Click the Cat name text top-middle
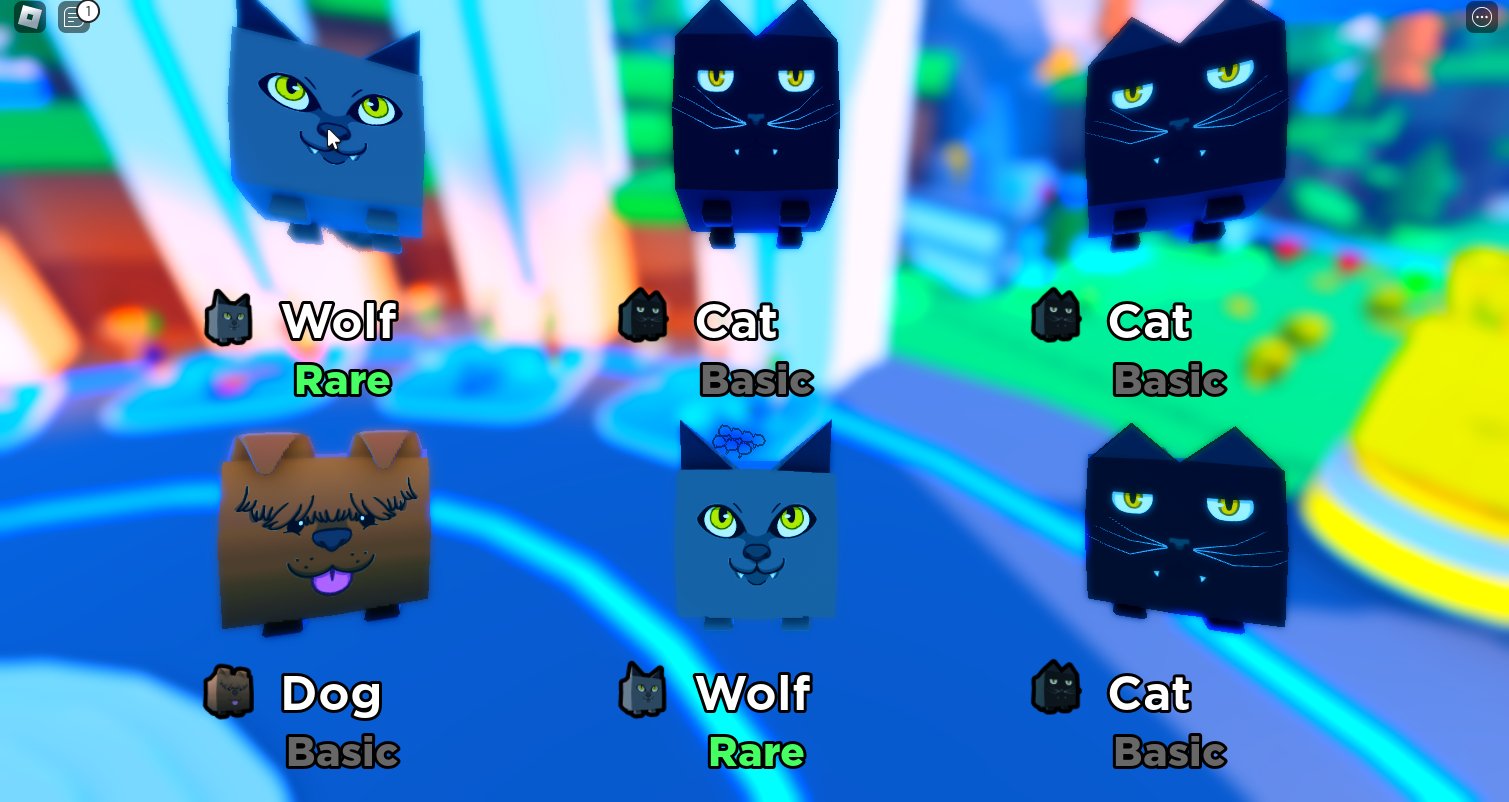Viewport: 1509px width, 802px height. click(736, 320)
